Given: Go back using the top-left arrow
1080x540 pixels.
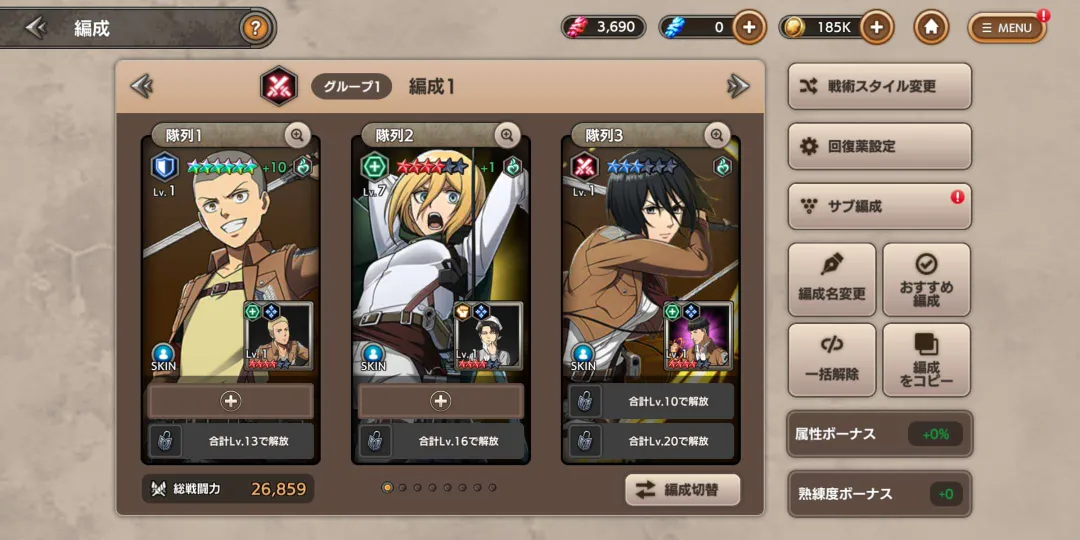Looking at the screenshot, I should 36,28.
